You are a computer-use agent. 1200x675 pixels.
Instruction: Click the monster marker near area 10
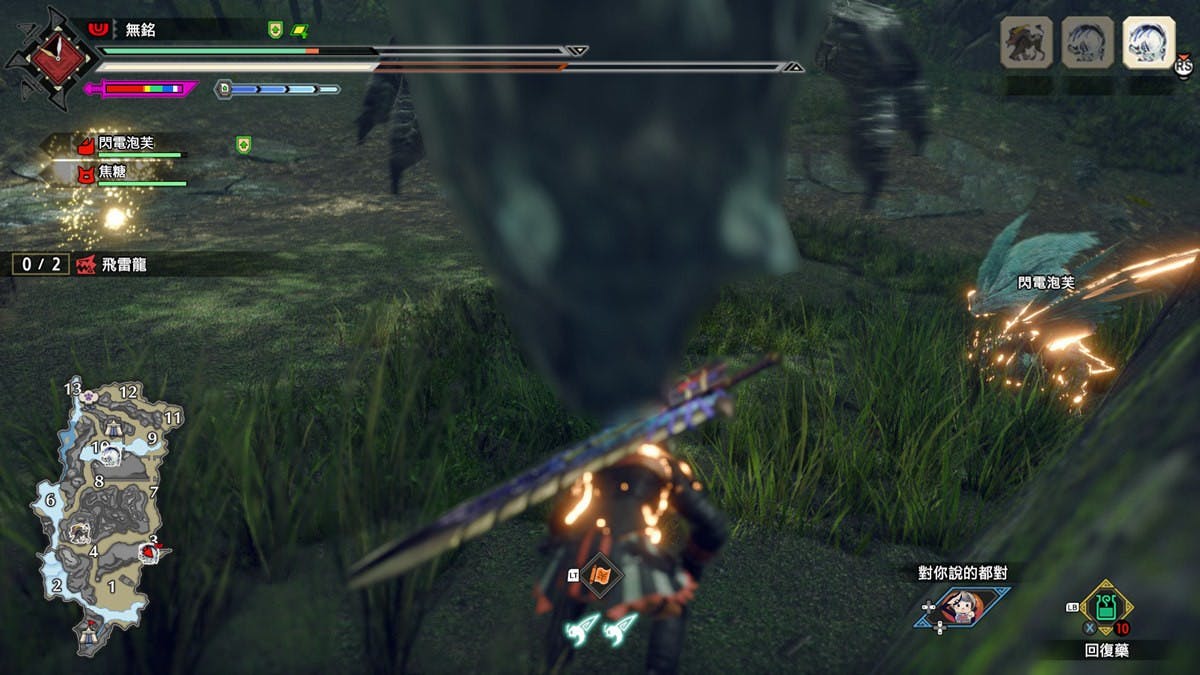point(113,455)
